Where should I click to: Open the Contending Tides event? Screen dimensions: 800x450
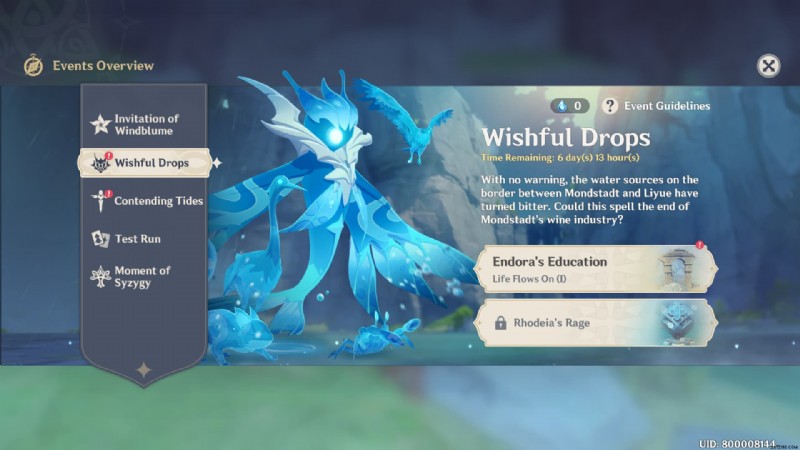[144, 201]
